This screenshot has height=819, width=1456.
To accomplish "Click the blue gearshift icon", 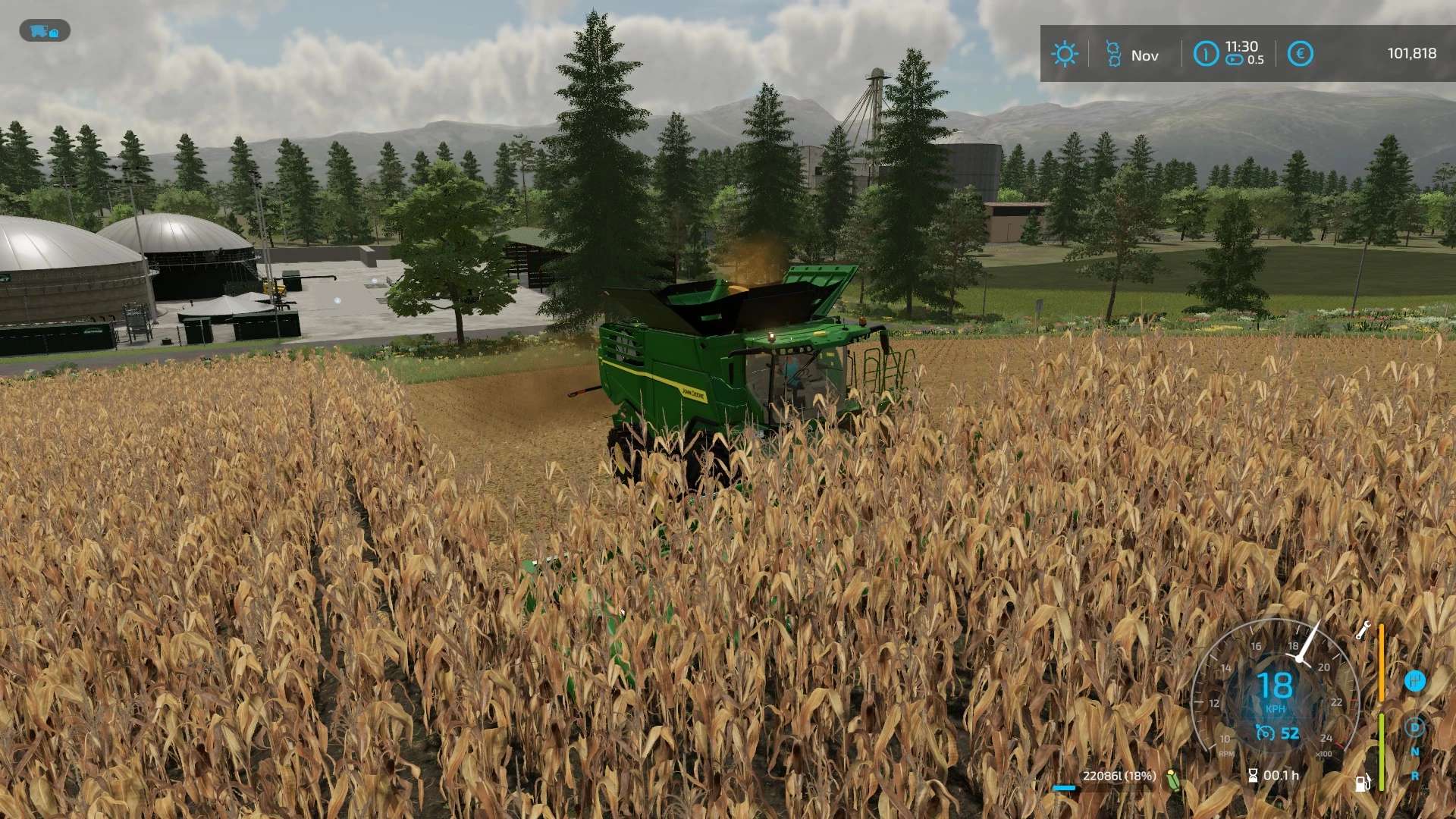I will (x=1414, y=681).
